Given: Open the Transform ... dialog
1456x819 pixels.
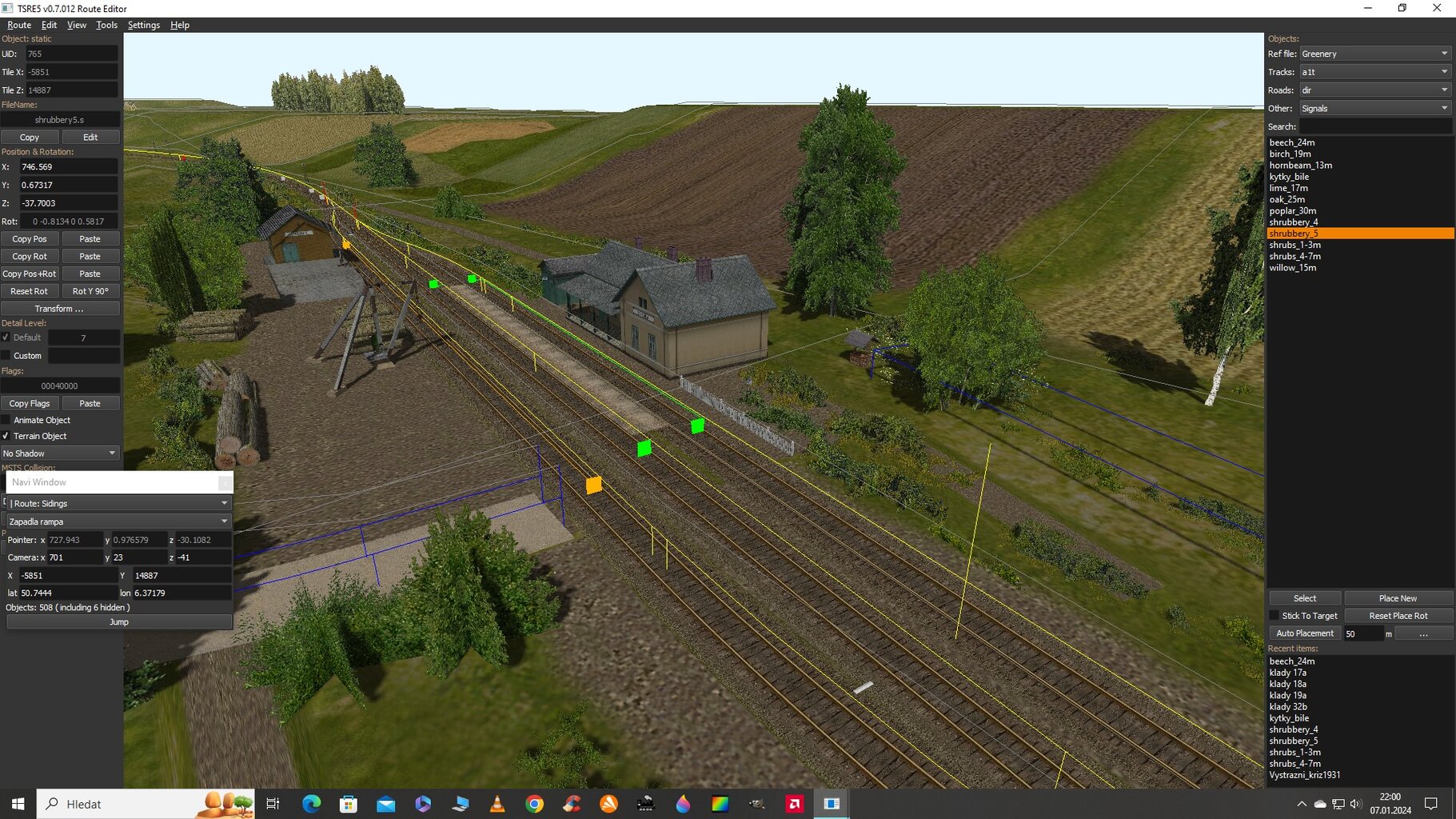Looking at the screenshot, I should pos(60,309).
